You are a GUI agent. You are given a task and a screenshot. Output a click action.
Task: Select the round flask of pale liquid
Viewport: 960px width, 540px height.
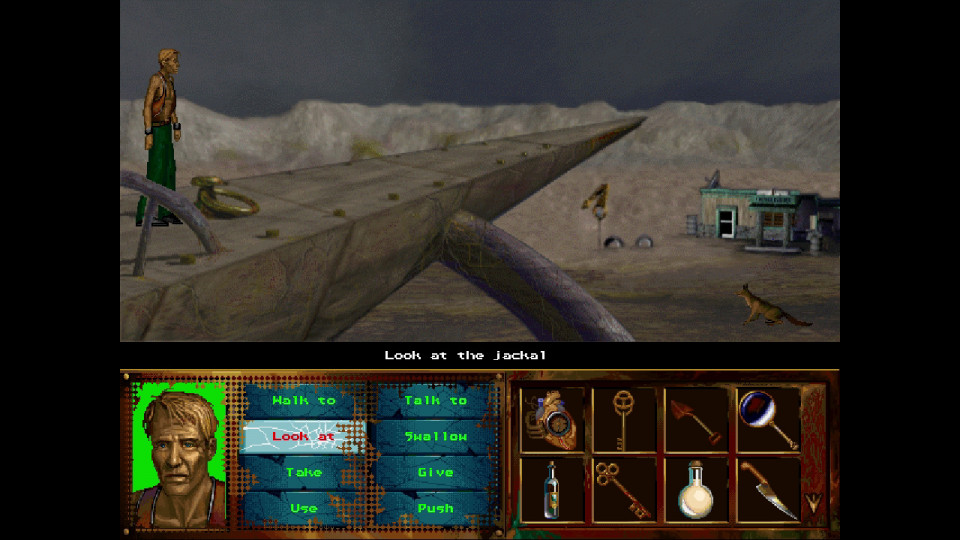pyautogui.click(x=696, y=489)
